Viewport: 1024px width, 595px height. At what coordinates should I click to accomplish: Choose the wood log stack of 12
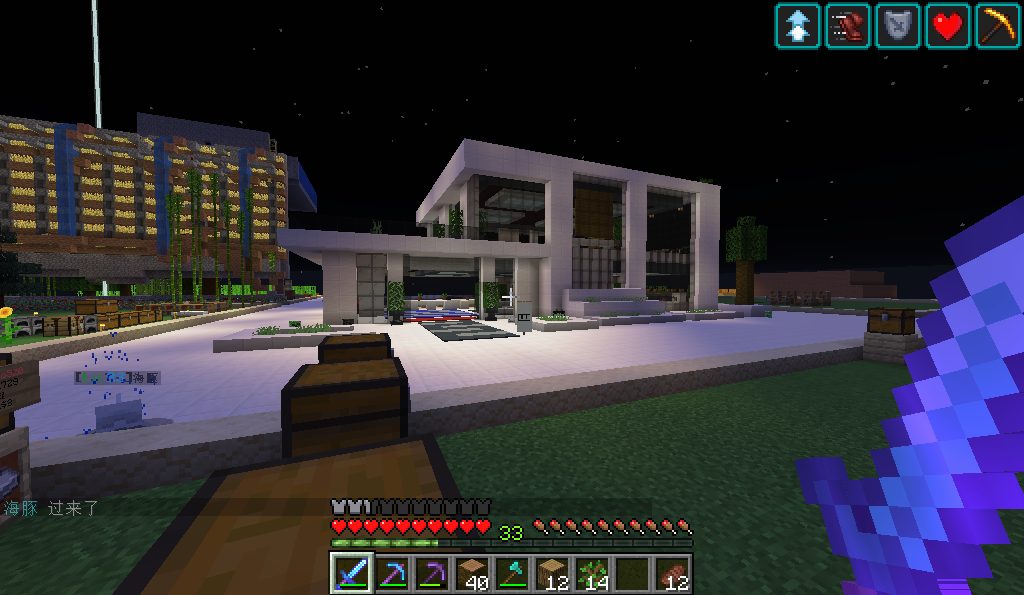tap(552, 574)
